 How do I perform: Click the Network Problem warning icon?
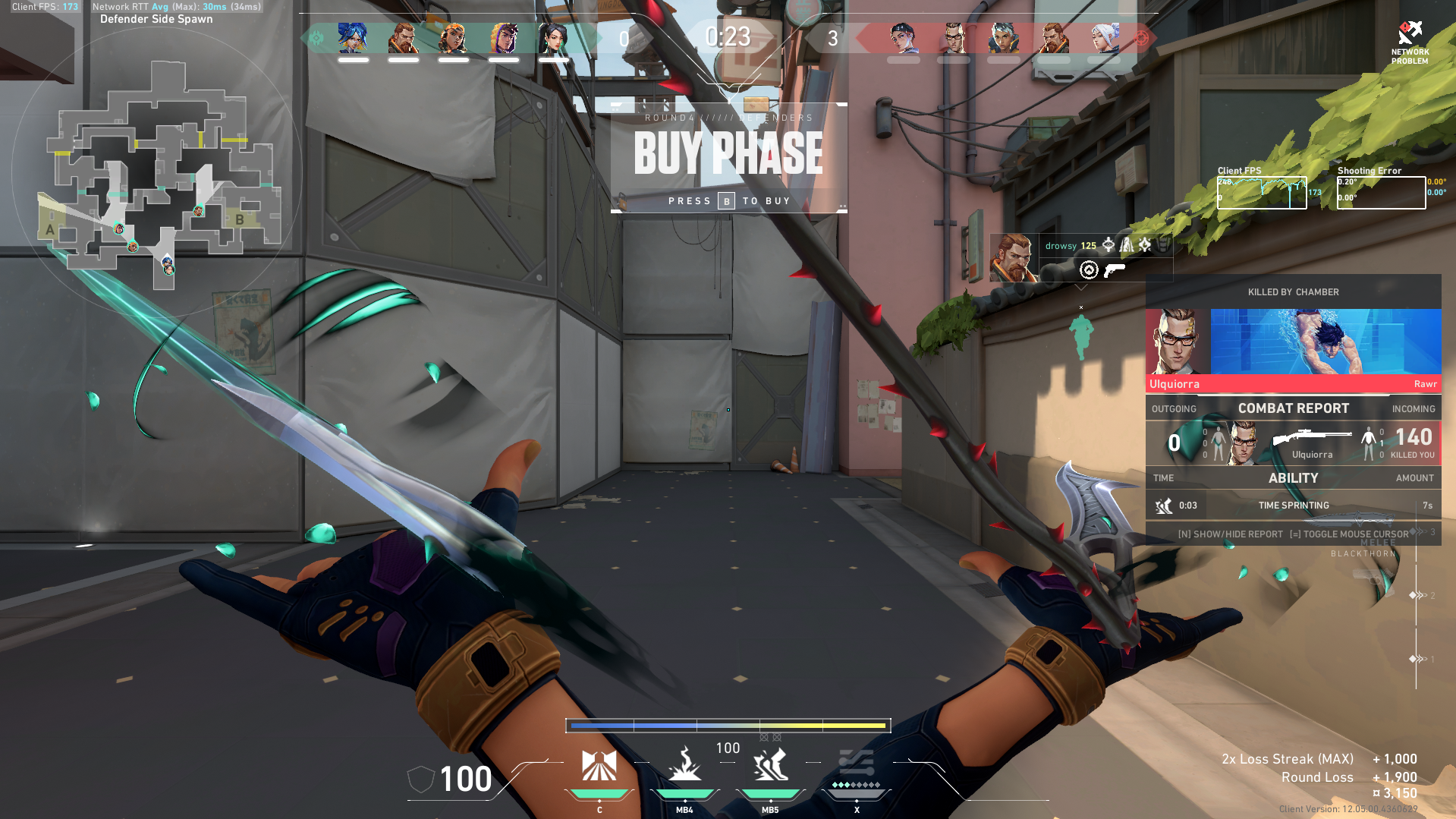(x=1410, y=32)
